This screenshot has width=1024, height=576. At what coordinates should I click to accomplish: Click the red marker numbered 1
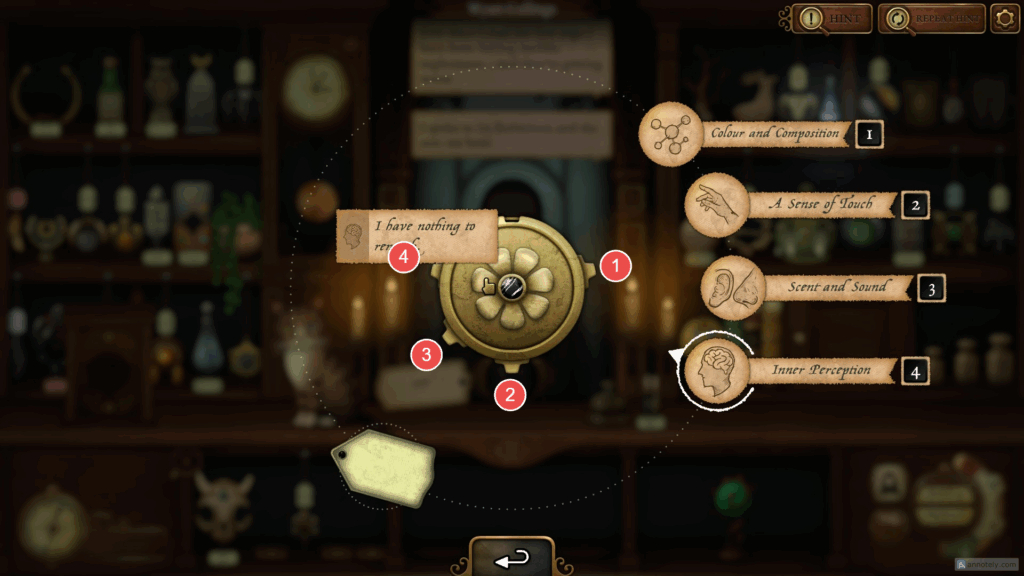(616, 267)
